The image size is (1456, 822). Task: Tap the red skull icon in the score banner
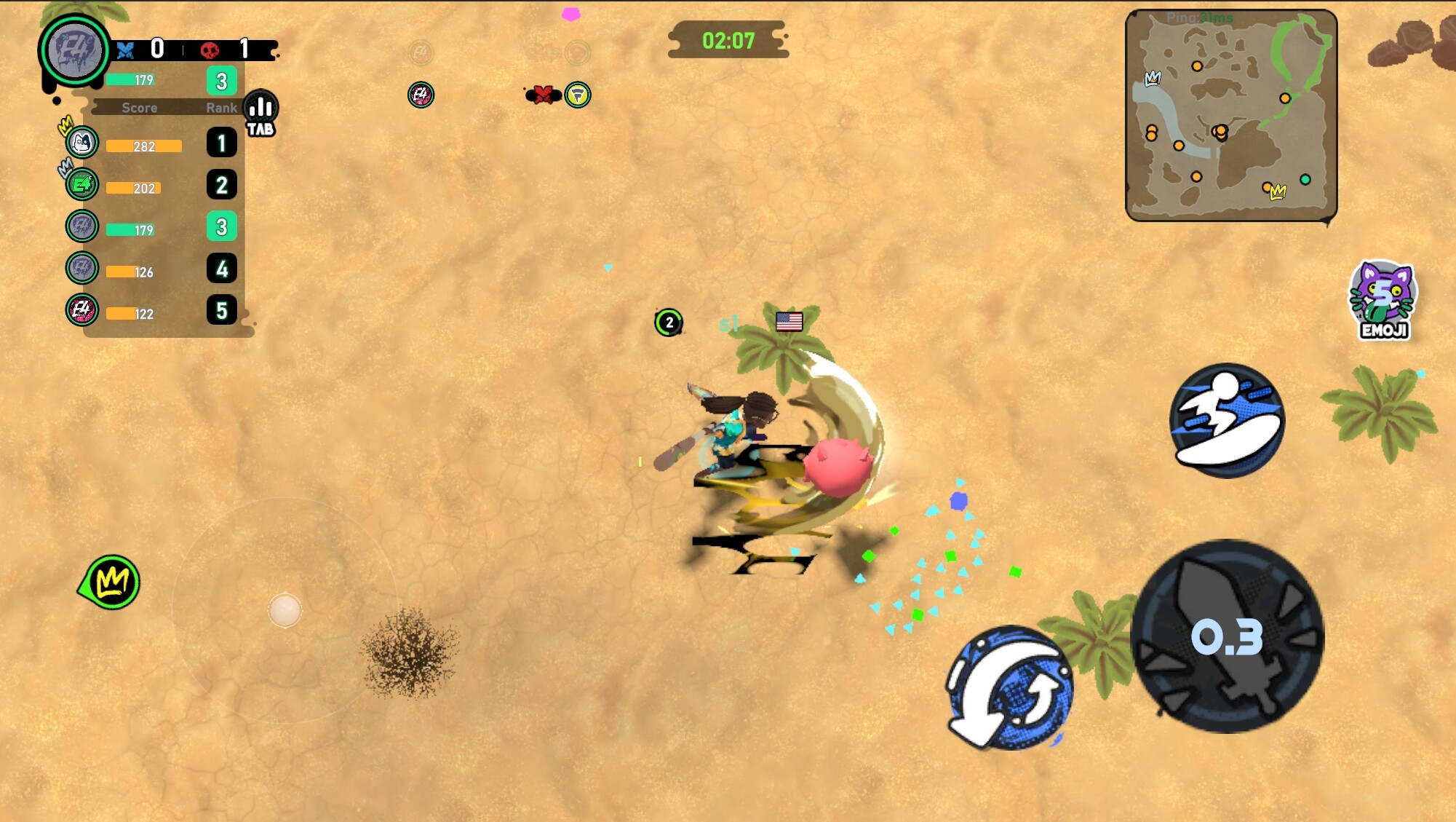(x=210, y=51)
